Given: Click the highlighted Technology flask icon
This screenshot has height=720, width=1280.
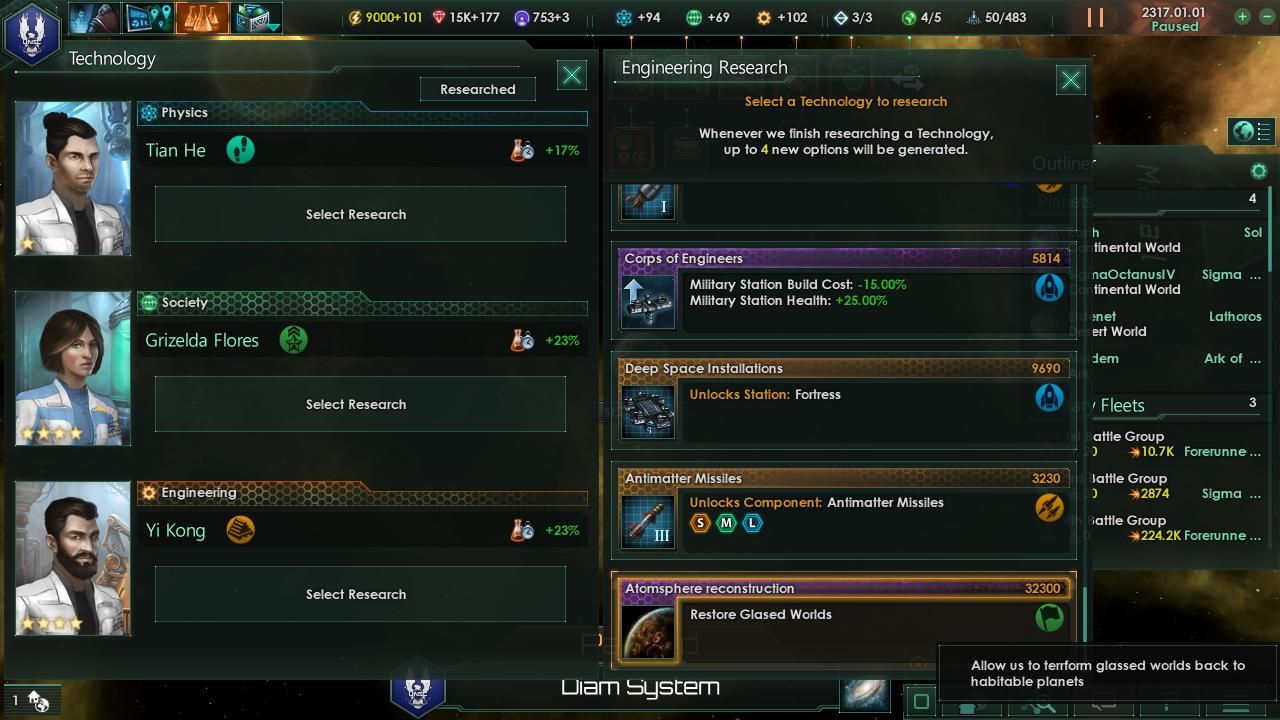Looking at the screenshot, I should pyautogui.click(x=202, y=18).
